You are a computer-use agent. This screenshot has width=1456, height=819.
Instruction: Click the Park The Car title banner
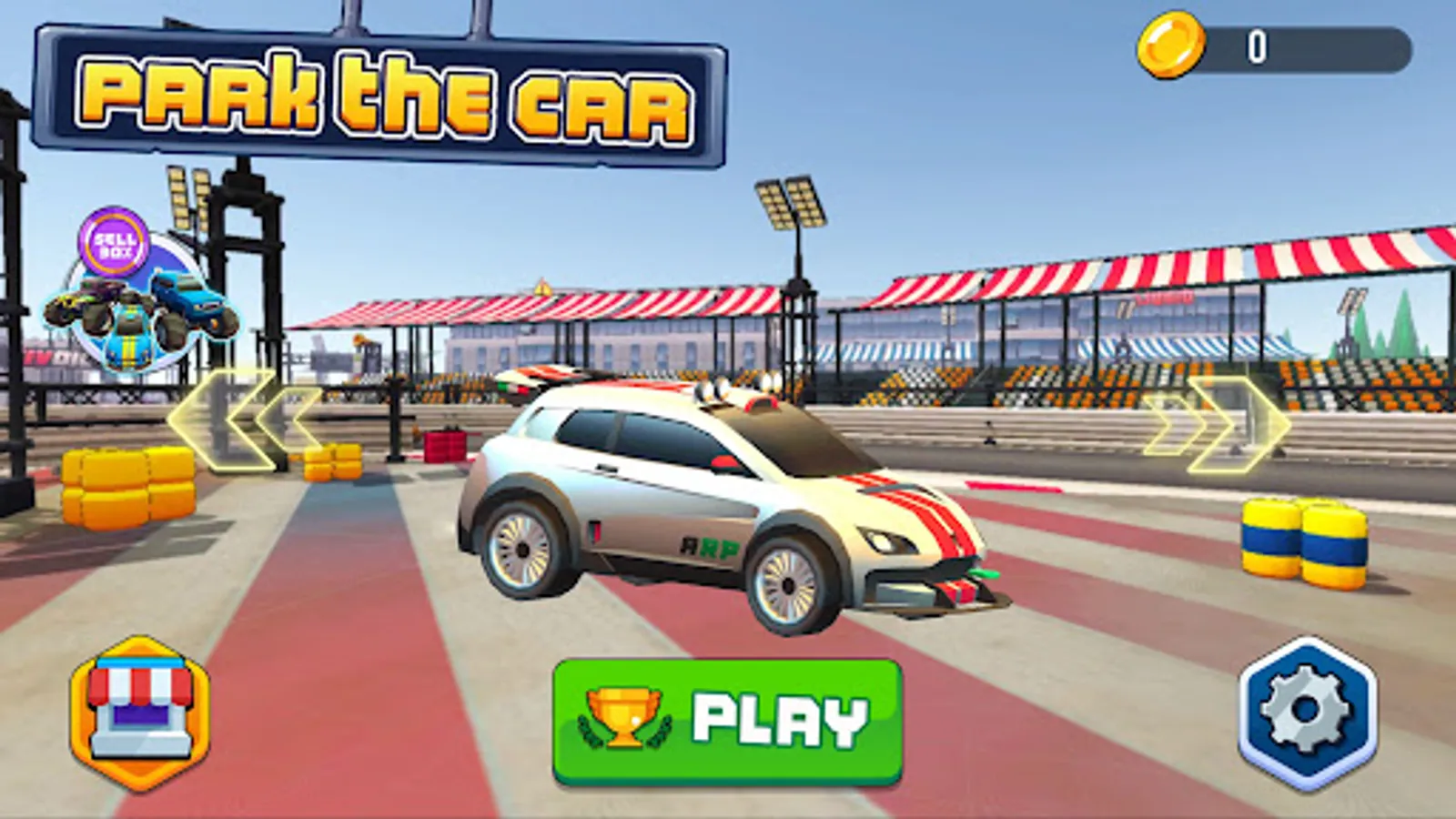[x=382, y=91]
